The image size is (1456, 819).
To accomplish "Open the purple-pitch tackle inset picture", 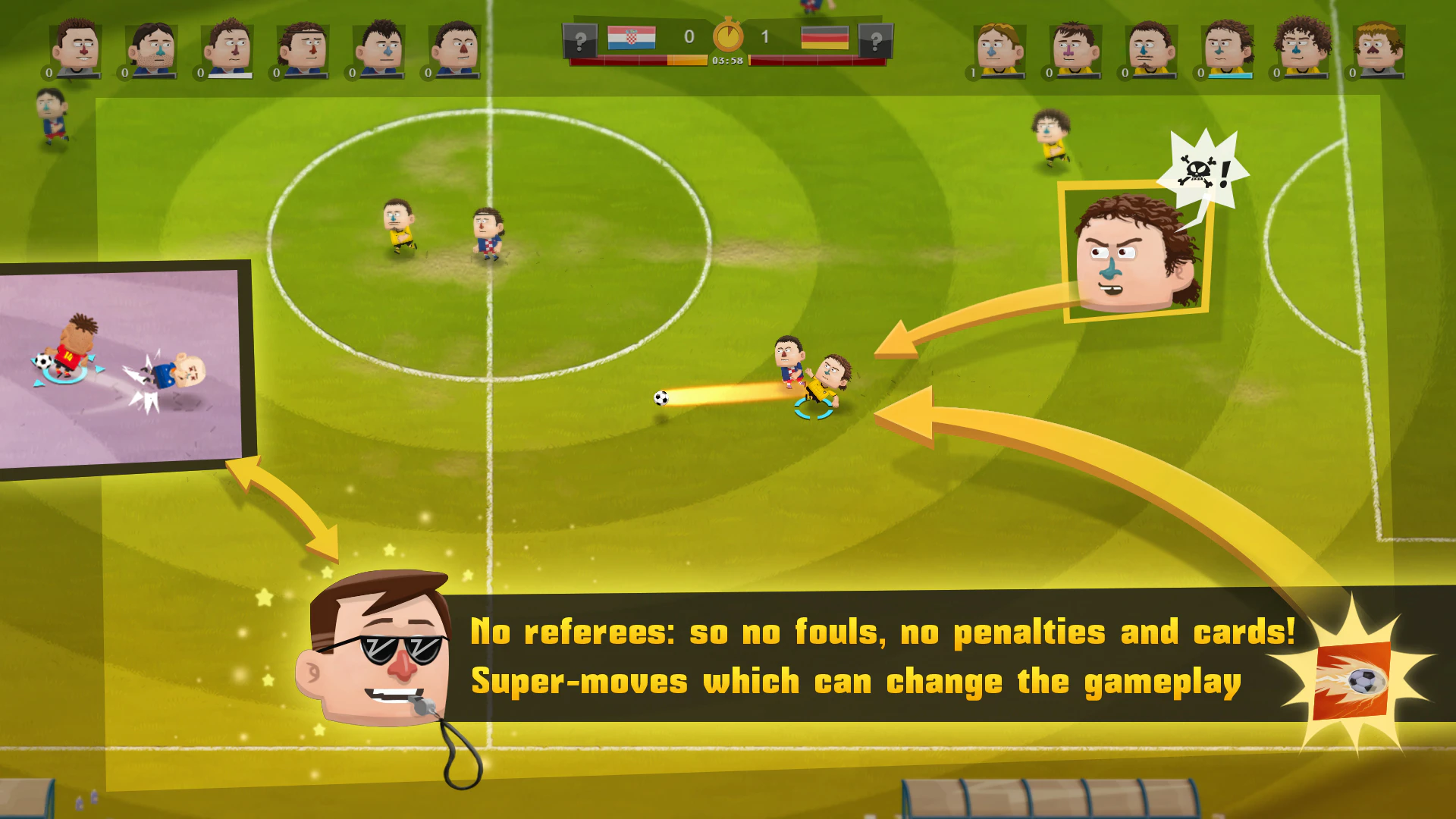I will pyautogui.click(x=121, y=369).
